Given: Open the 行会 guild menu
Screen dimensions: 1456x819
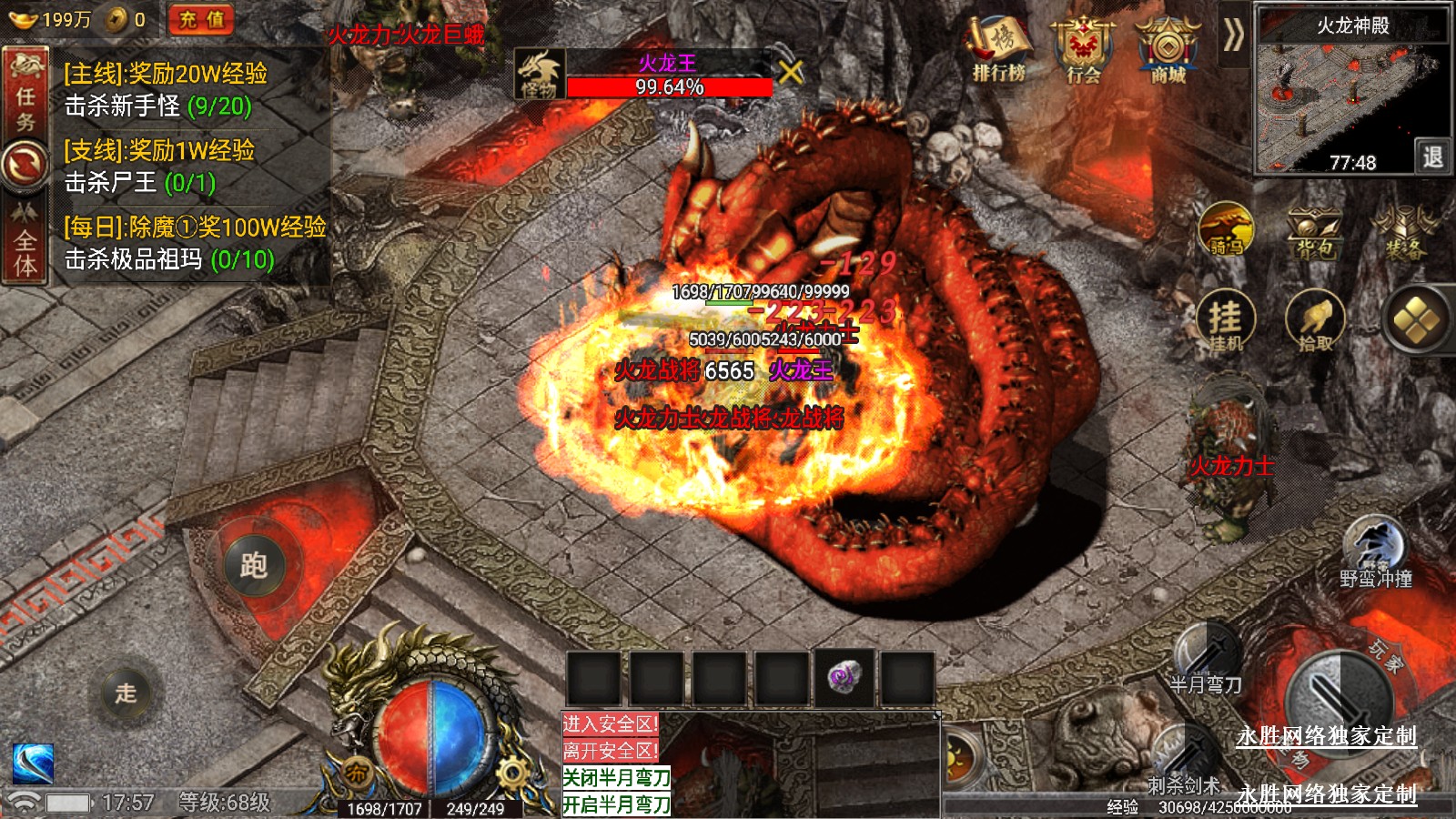Looking at the screenshot, I should 1083,50.
